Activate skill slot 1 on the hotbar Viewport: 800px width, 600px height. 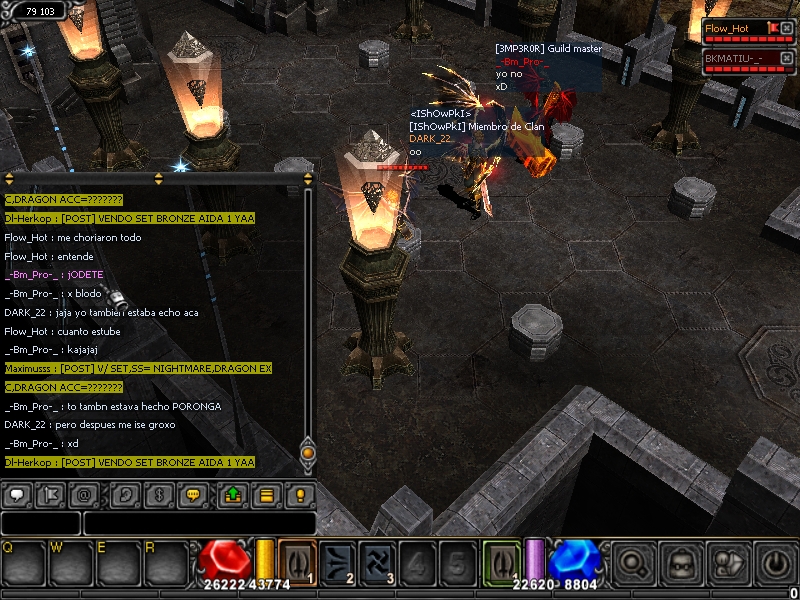[x=298, y=561]
